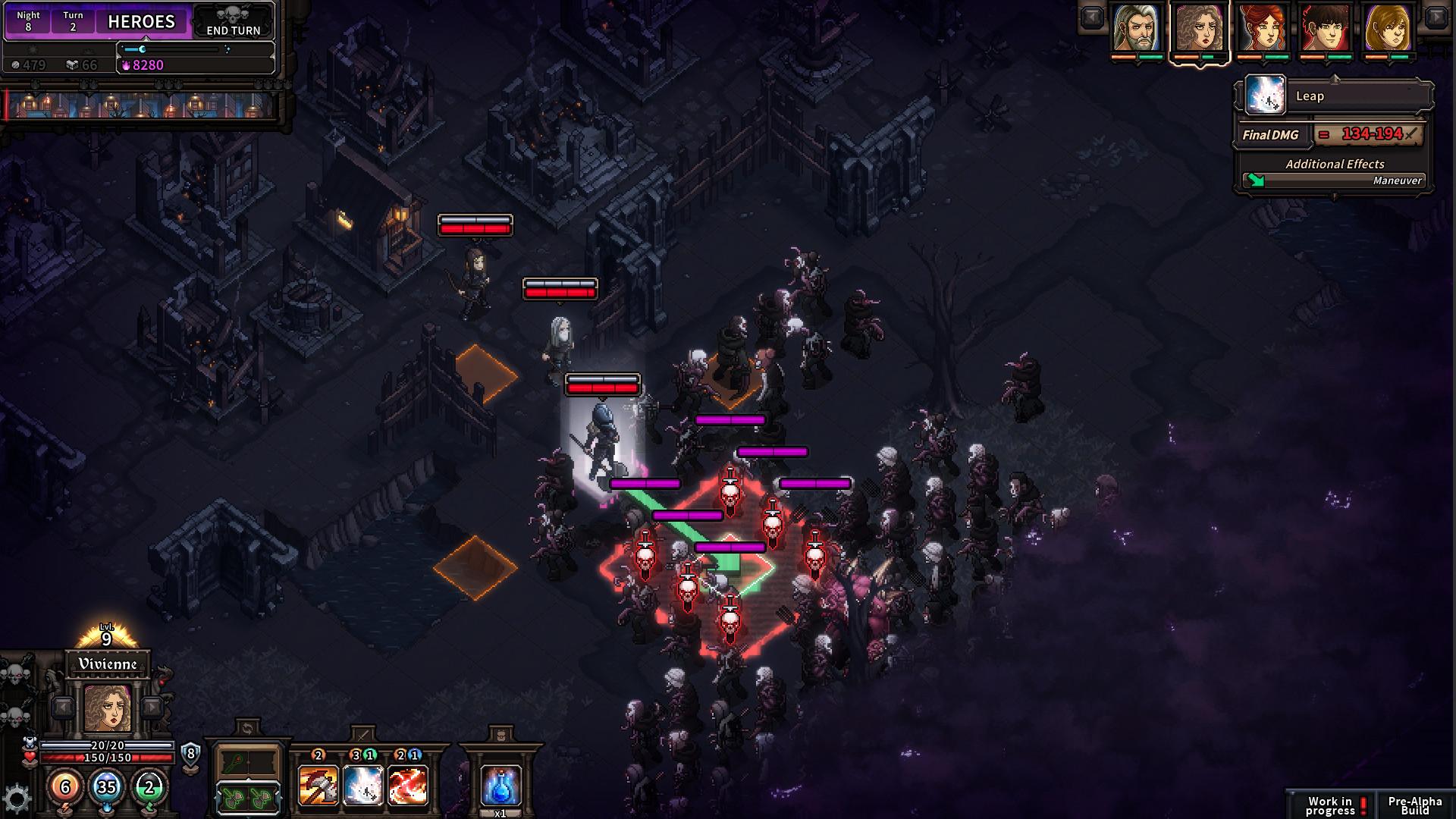Click the crossed-sword icon above the skill bar
The width and height of the screenshot is (1456, 819).
pos(362,737)
